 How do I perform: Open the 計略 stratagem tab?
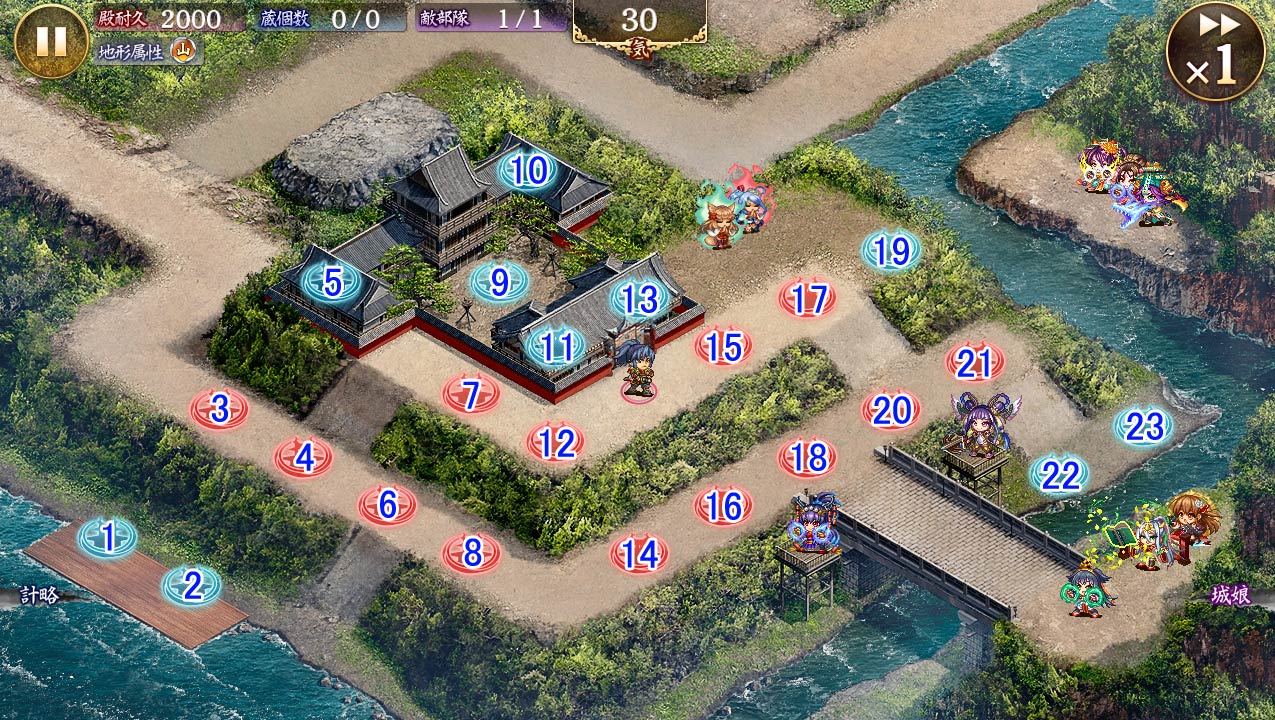point(38,596)
